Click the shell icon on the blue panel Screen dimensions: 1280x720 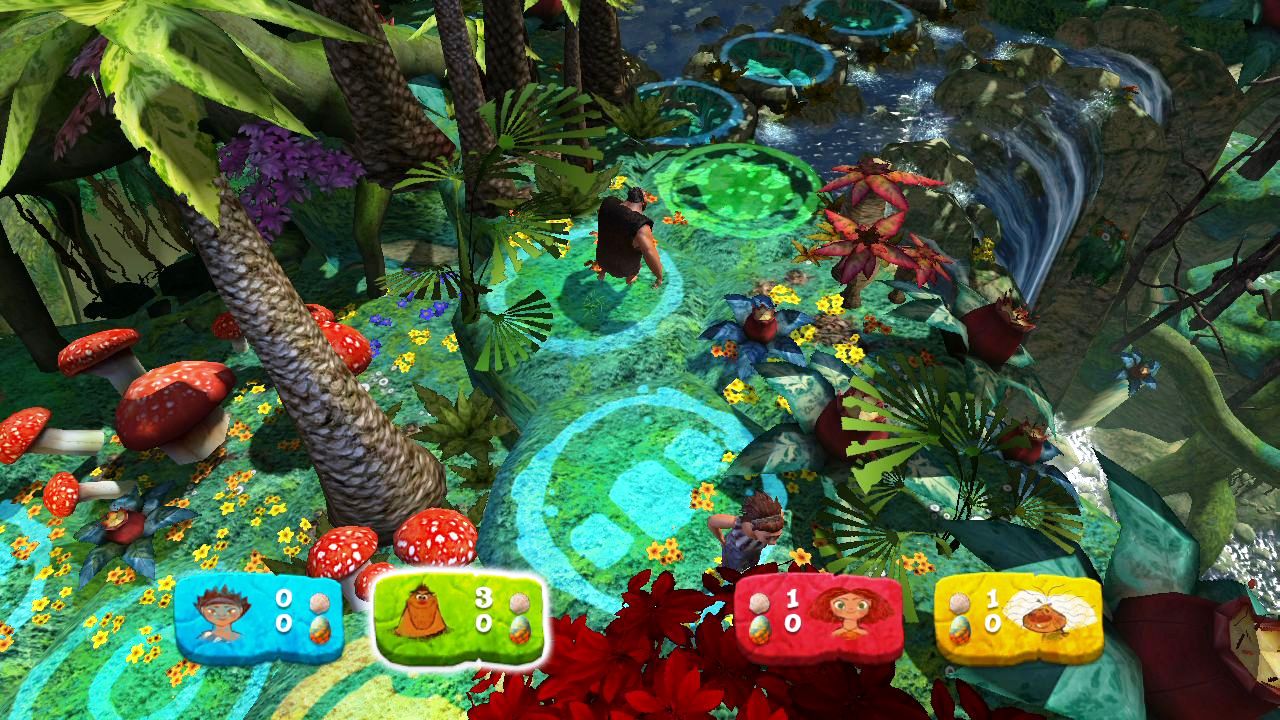(x=318, y=602)
